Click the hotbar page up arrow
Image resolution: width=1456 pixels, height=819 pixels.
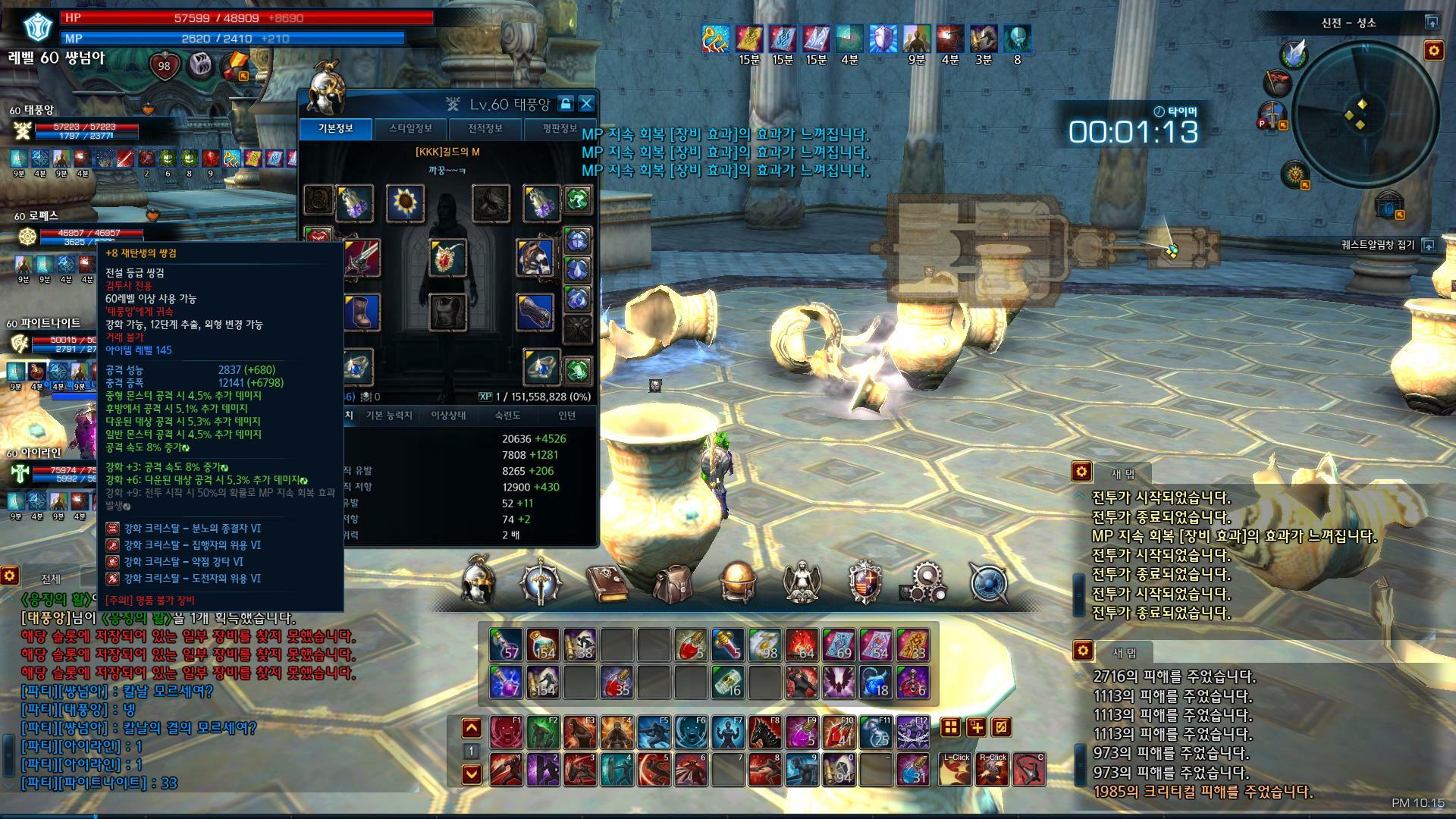coord(472,729)
